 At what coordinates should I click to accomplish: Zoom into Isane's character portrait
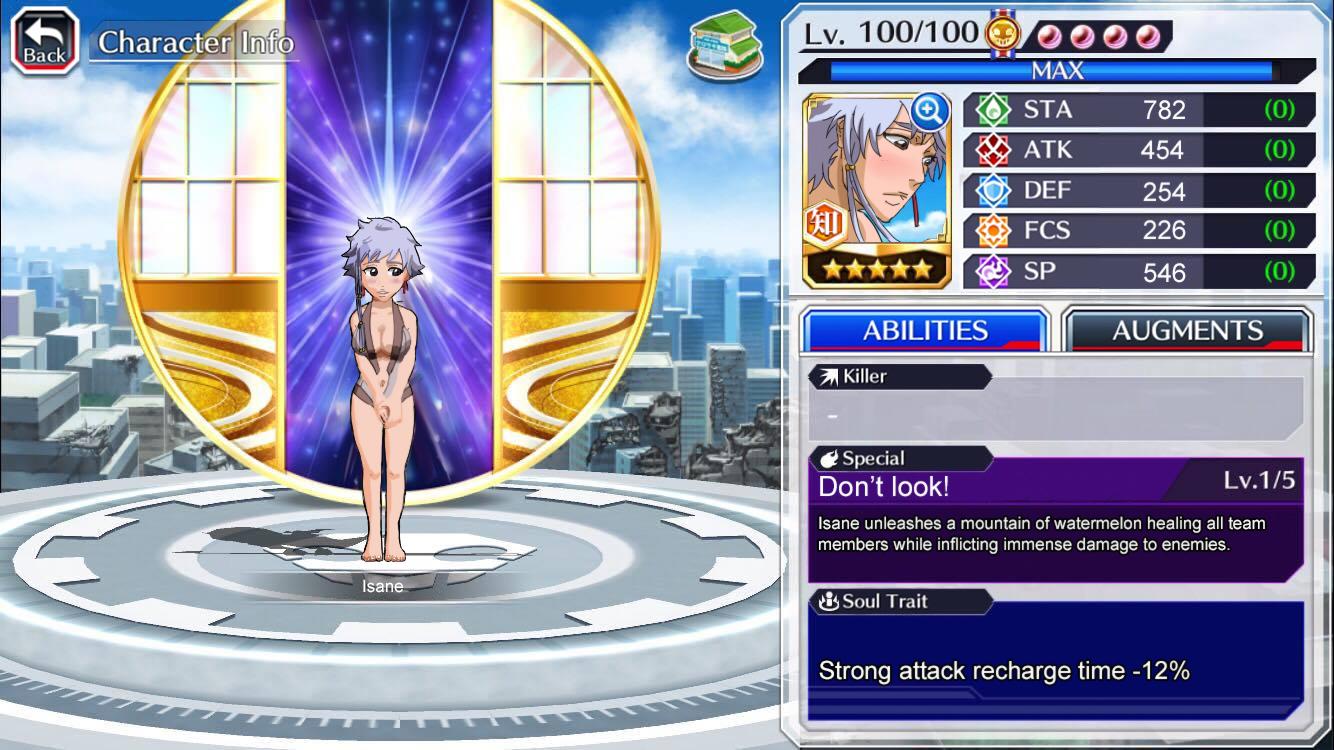pyautogui.click(x=933, y=110)
